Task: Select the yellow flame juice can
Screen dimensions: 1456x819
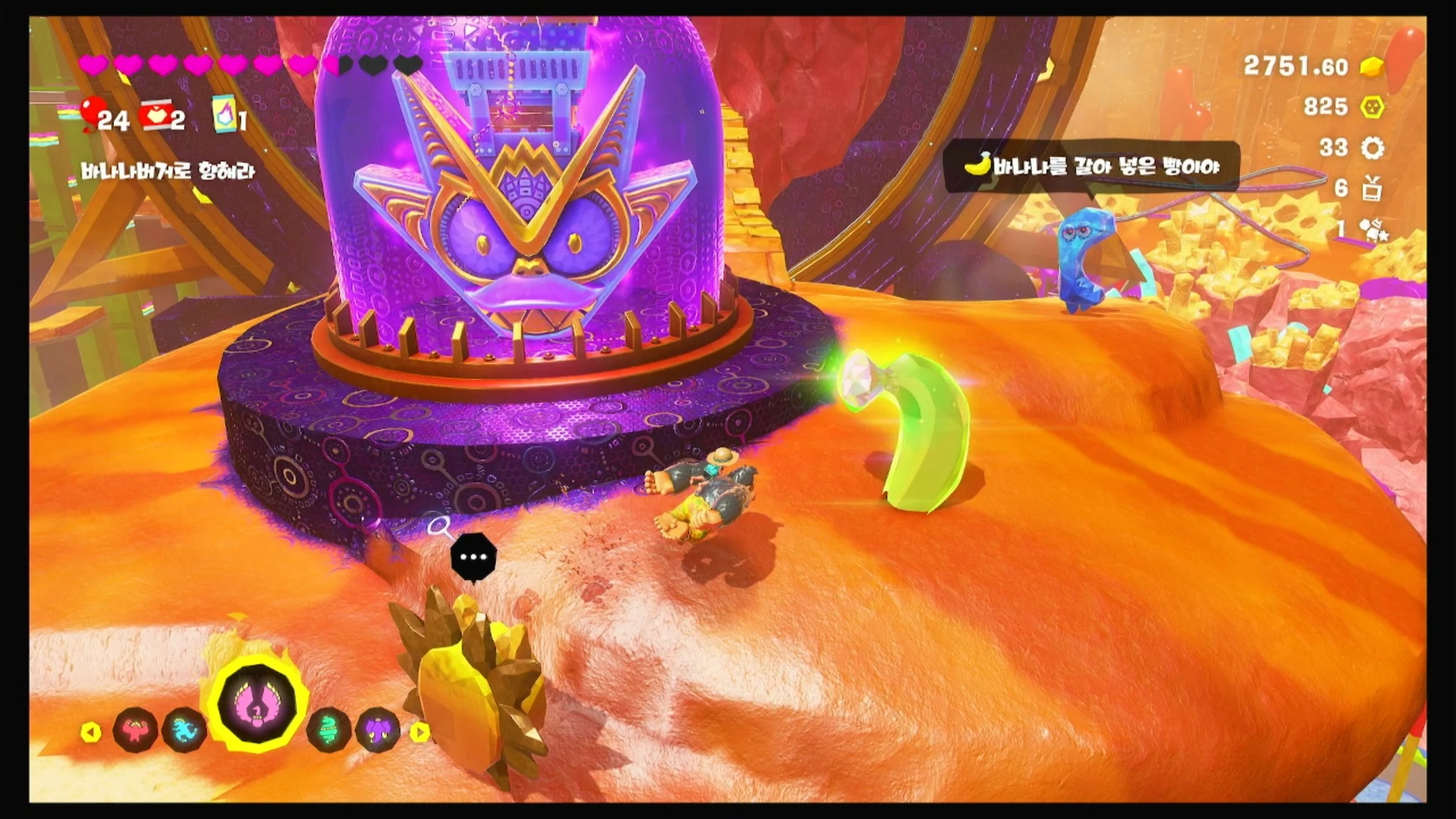Action: pos(222,118)
